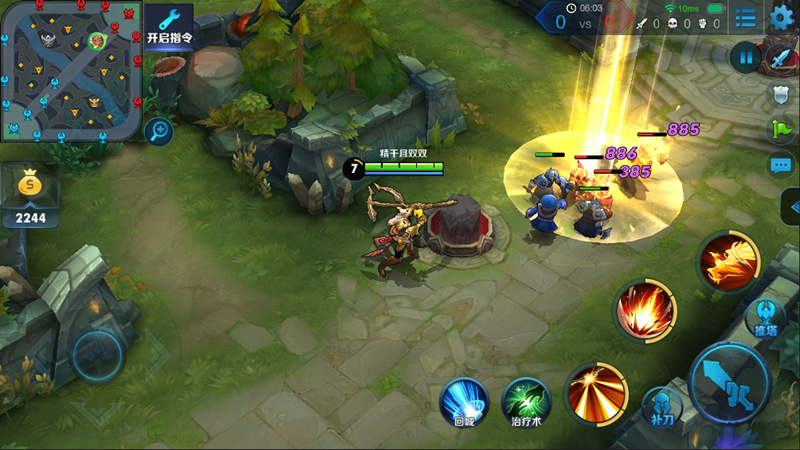800x450 pixels.
Task: Use the virtual movement joystick
Action: click(x=97, y=352)
